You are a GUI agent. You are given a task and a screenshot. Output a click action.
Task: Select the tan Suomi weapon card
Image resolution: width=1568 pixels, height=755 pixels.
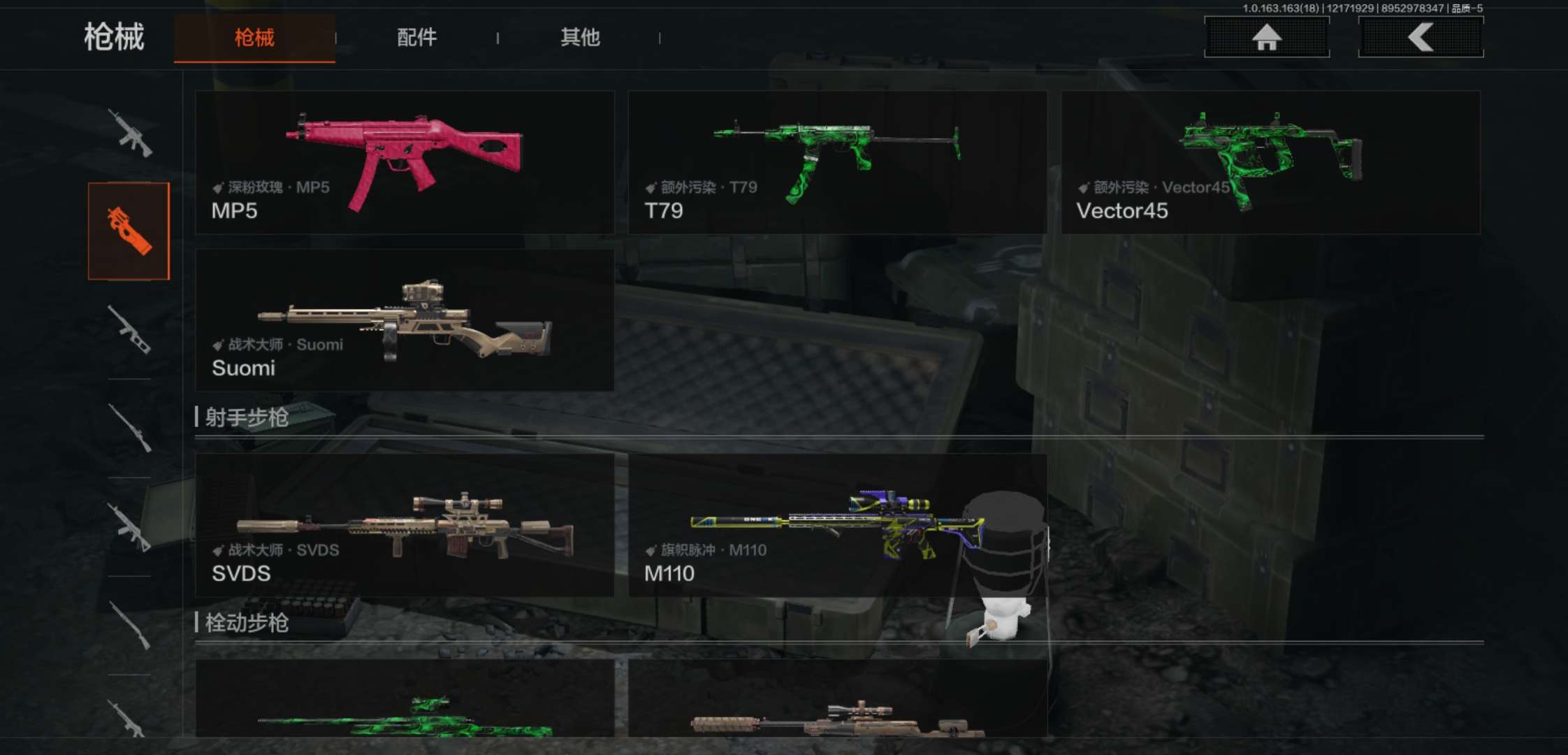tap(405, 320)
